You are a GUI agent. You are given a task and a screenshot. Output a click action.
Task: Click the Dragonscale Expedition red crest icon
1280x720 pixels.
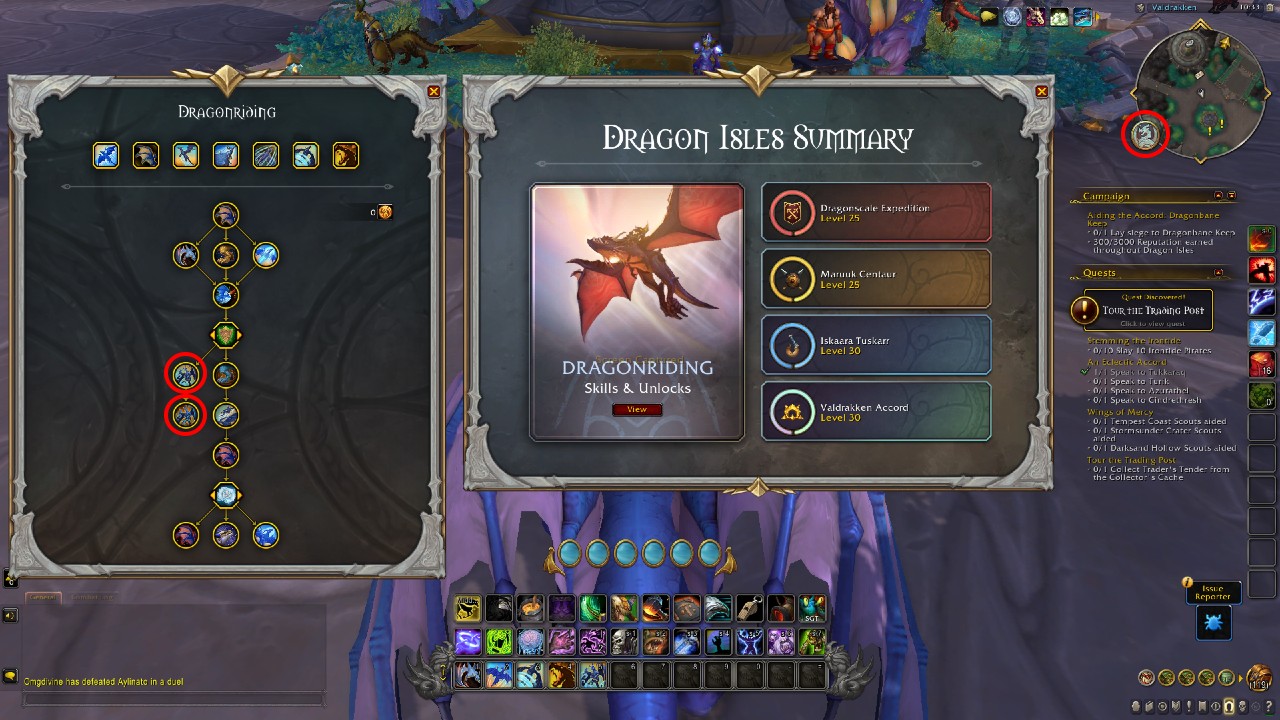coord(793,211)
